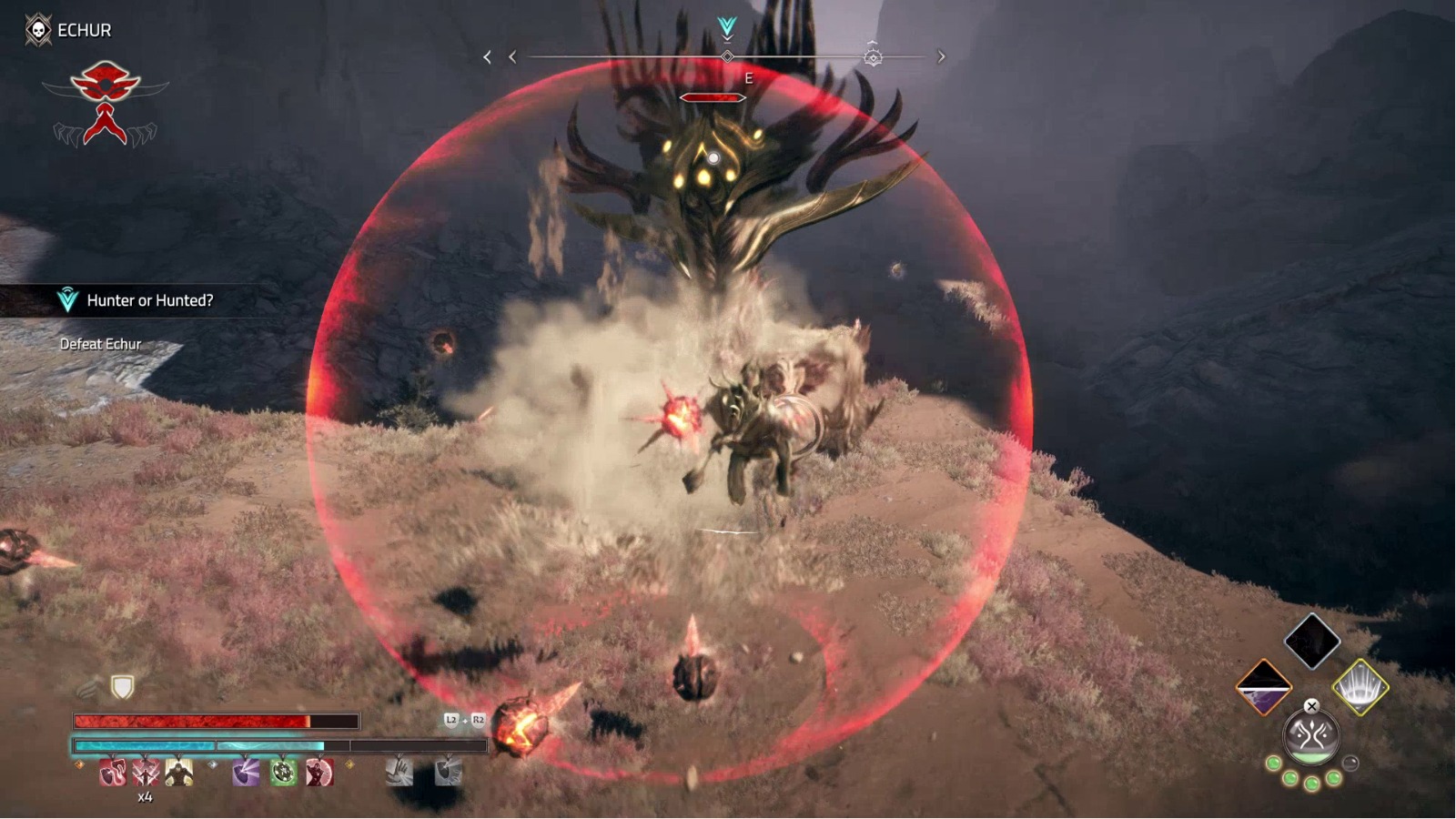1456x819 pixels.
Task: Click the shield status icon above the health bar
Action: pyautogui.click(x=122, y=687)
